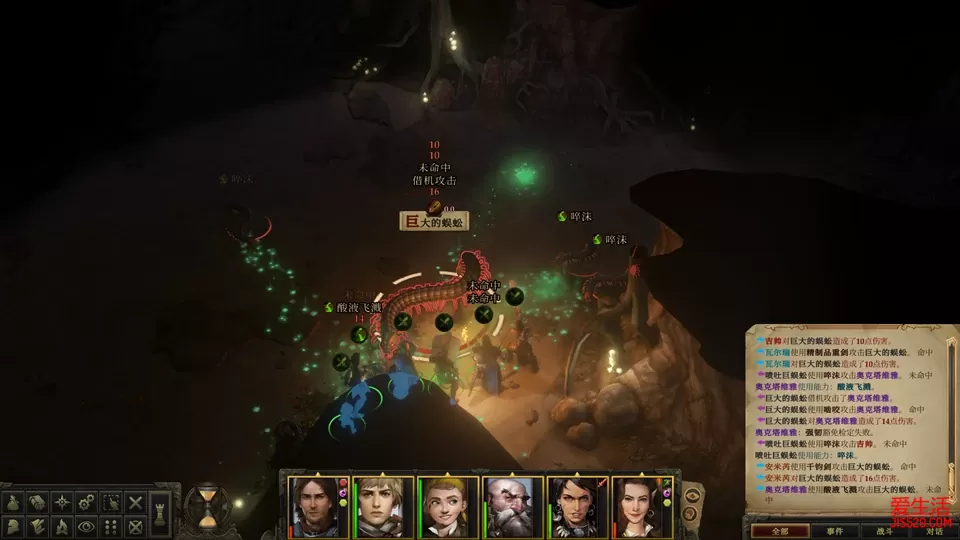Open the compass map button
This screenshot has height=540, width=960.
63,502
